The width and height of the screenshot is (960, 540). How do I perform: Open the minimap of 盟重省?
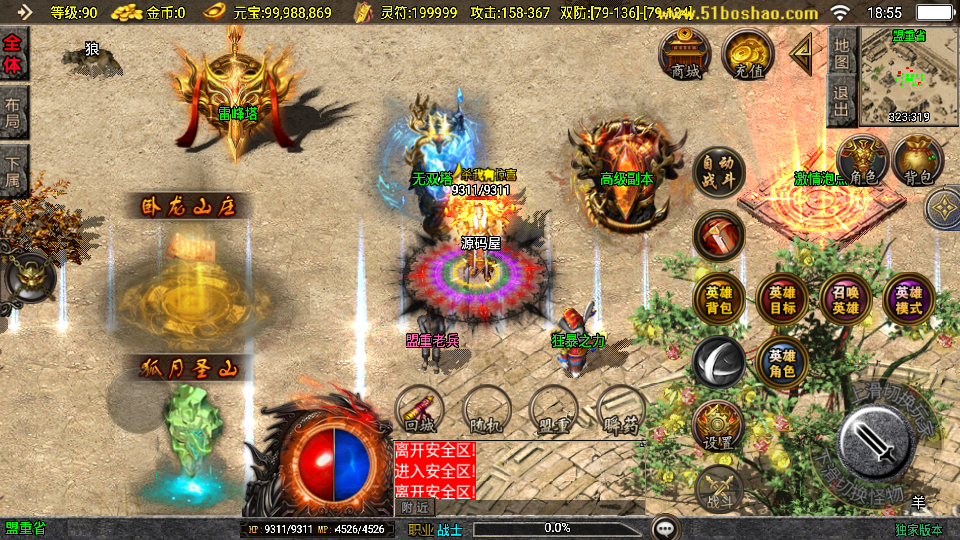(x=908, y=76)
